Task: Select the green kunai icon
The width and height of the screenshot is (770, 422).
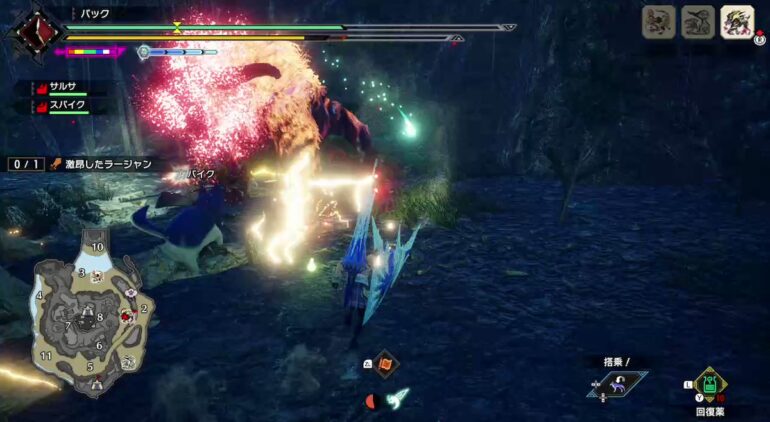Action: coord(398,397)
